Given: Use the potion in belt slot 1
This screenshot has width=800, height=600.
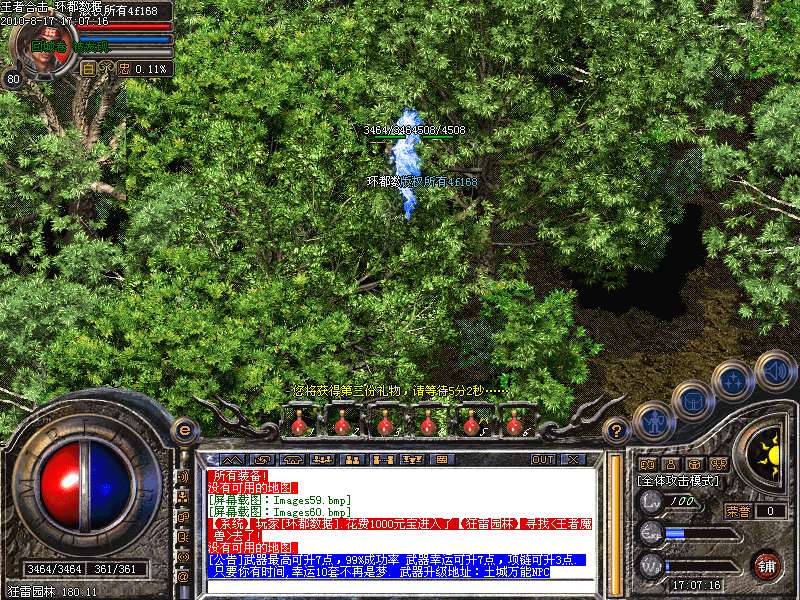Looking at the screenshot, I should coord(299,424).
